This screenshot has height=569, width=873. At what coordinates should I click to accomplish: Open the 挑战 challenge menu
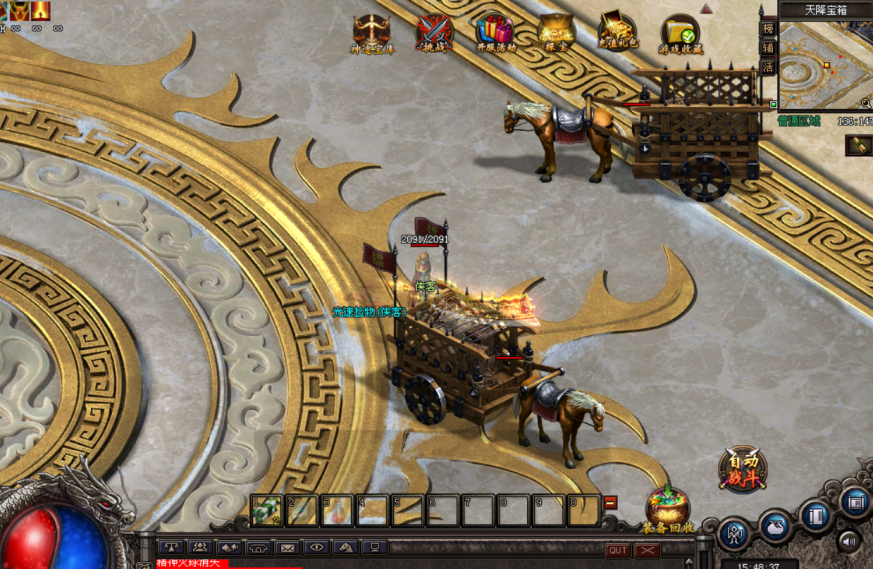[x=433, y=31]
